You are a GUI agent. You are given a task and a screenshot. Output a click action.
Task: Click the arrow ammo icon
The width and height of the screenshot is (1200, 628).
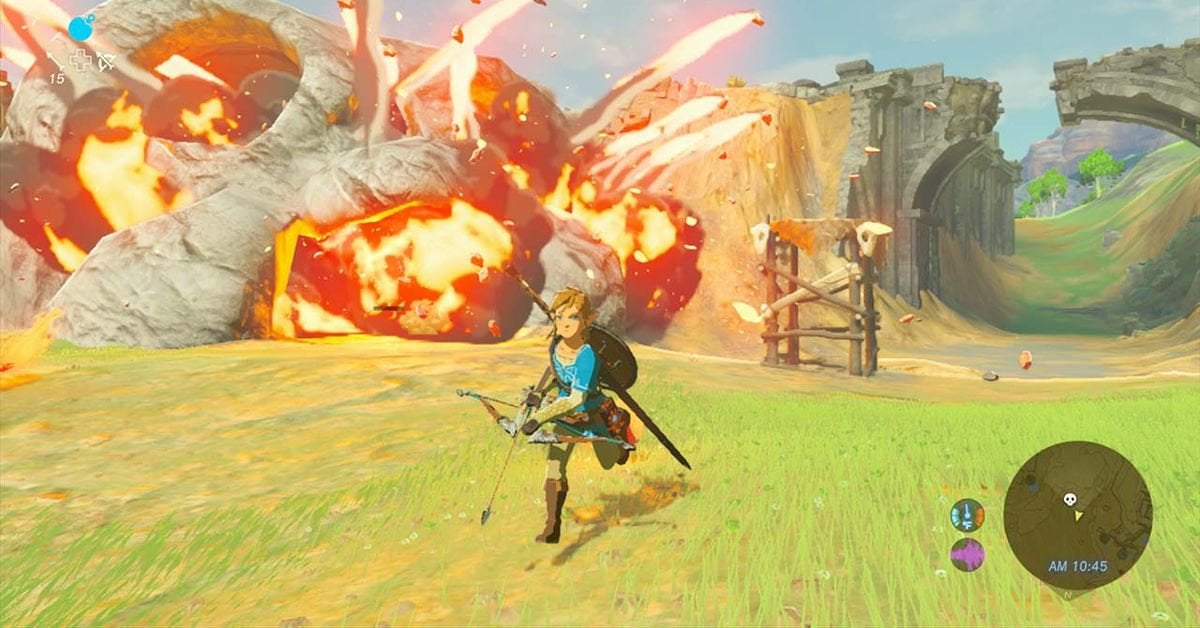[x=55, y=62]
